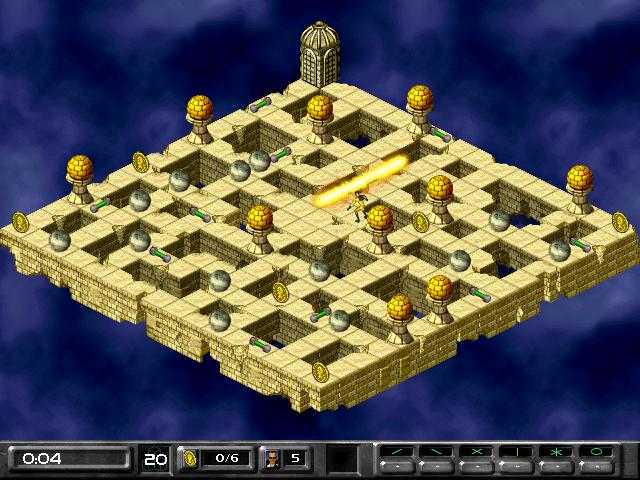Viewport: 640px width, 480px height.
Task: Pick the vertical bar tool
Action: (x=517, y=452)
